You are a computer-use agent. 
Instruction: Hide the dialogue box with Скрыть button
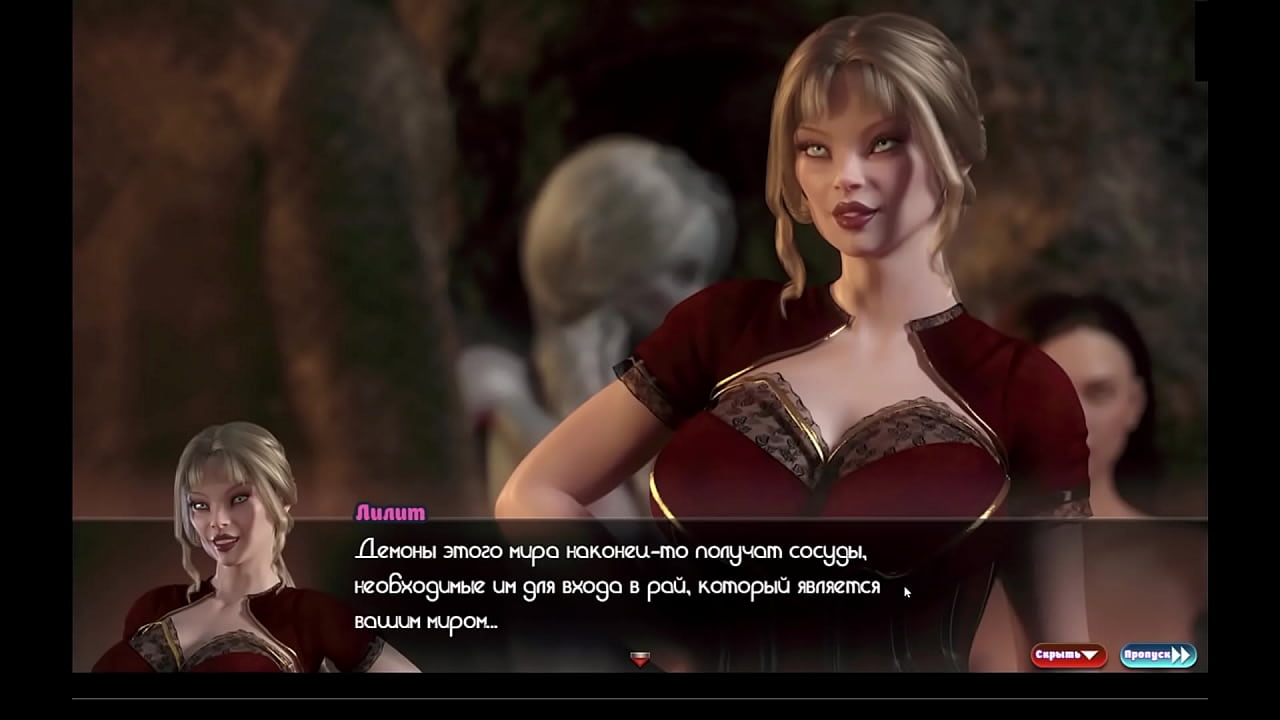pyautogui.click(x=1068, y=656)
